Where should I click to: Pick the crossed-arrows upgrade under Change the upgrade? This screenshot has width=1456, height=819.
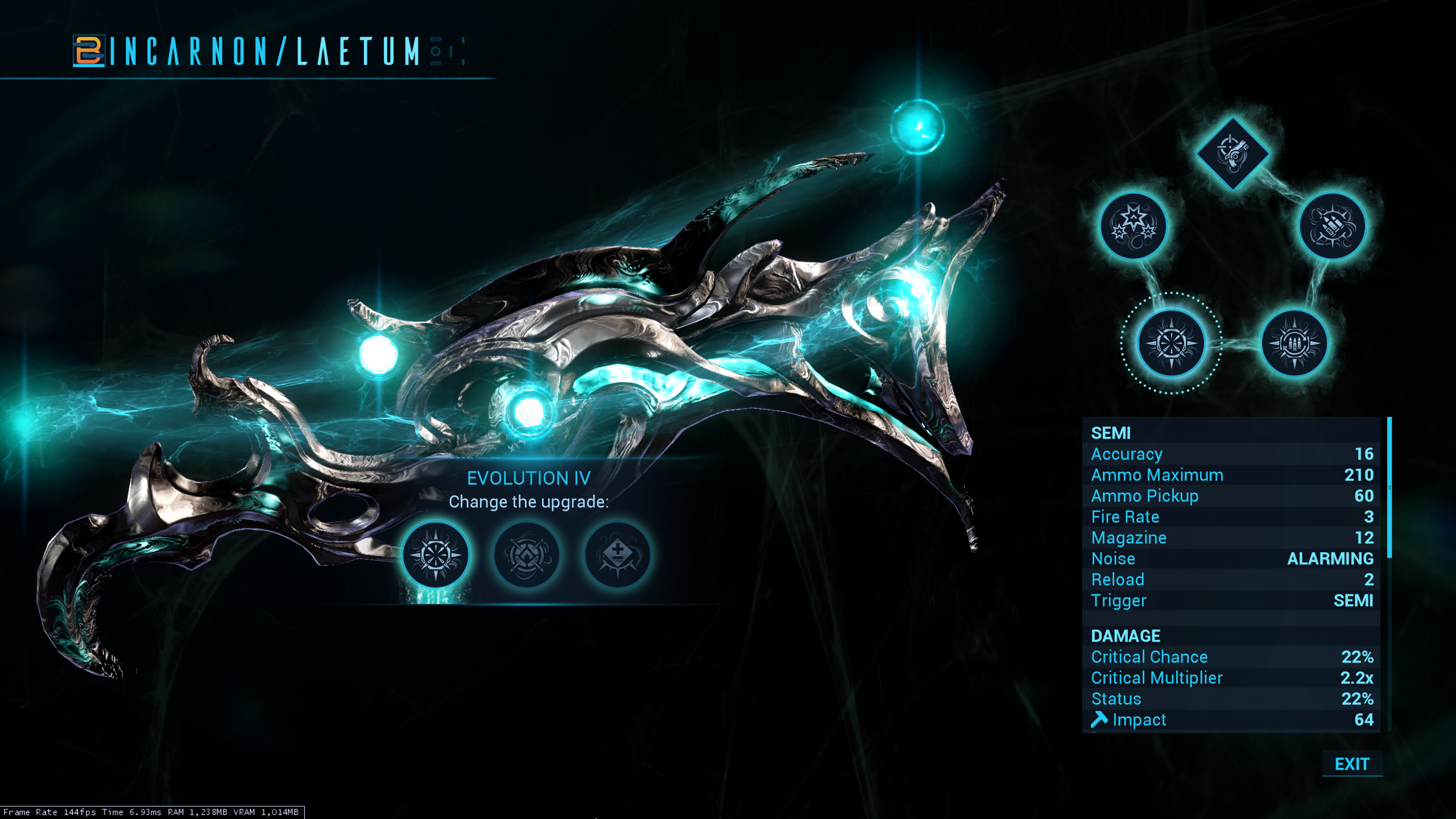pyautogui.click(x=527, y=555)
